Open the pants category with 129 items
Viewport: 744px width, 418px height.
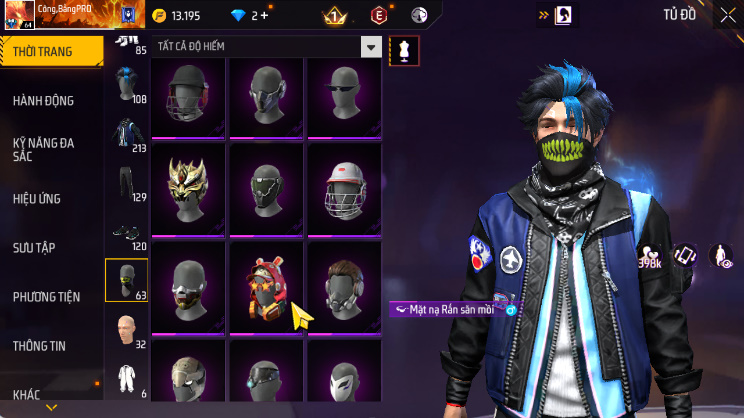[x=124, y=185]
